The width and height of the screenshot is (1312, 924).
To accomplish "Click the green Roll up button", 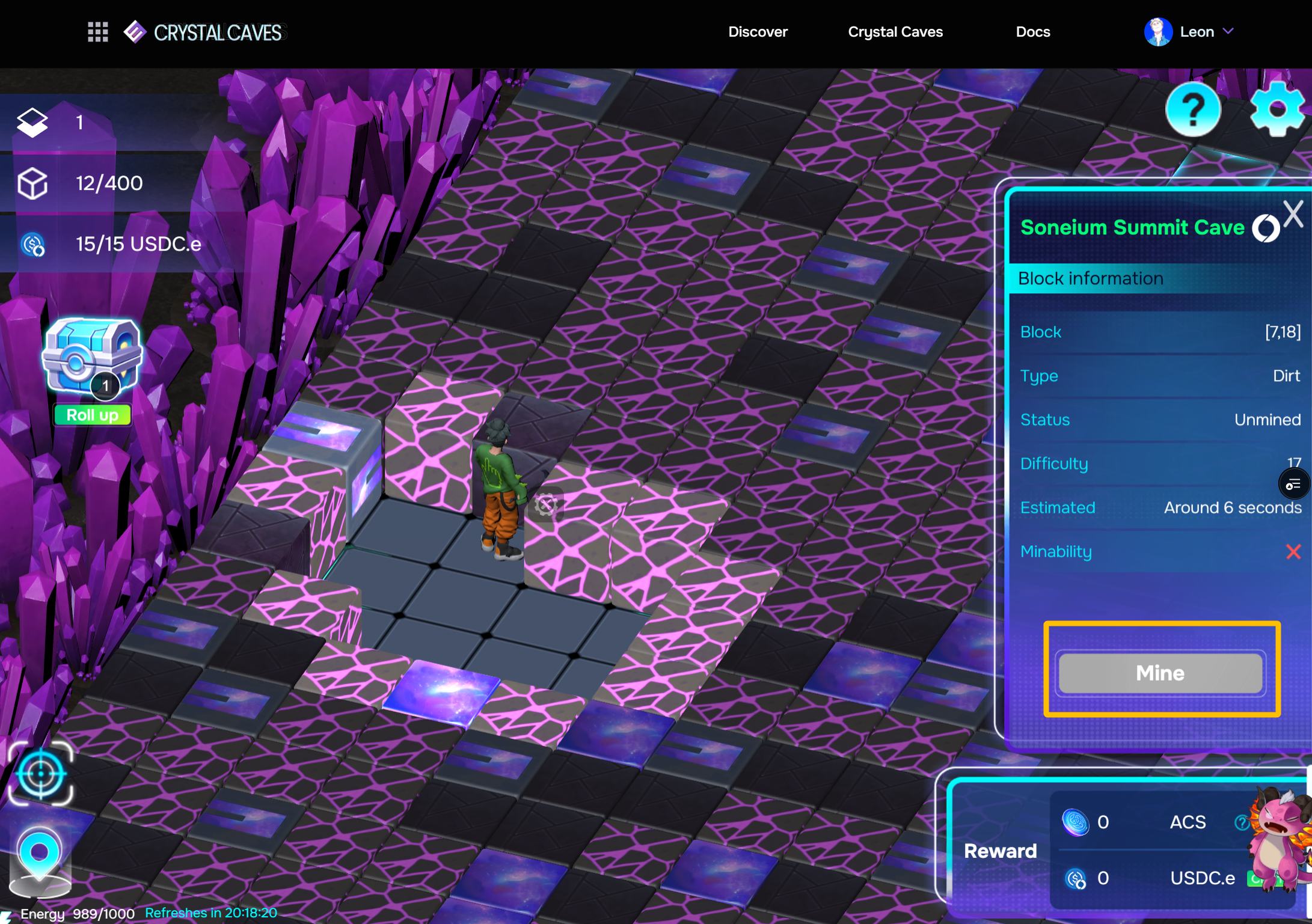I will [x=92, y=415].
